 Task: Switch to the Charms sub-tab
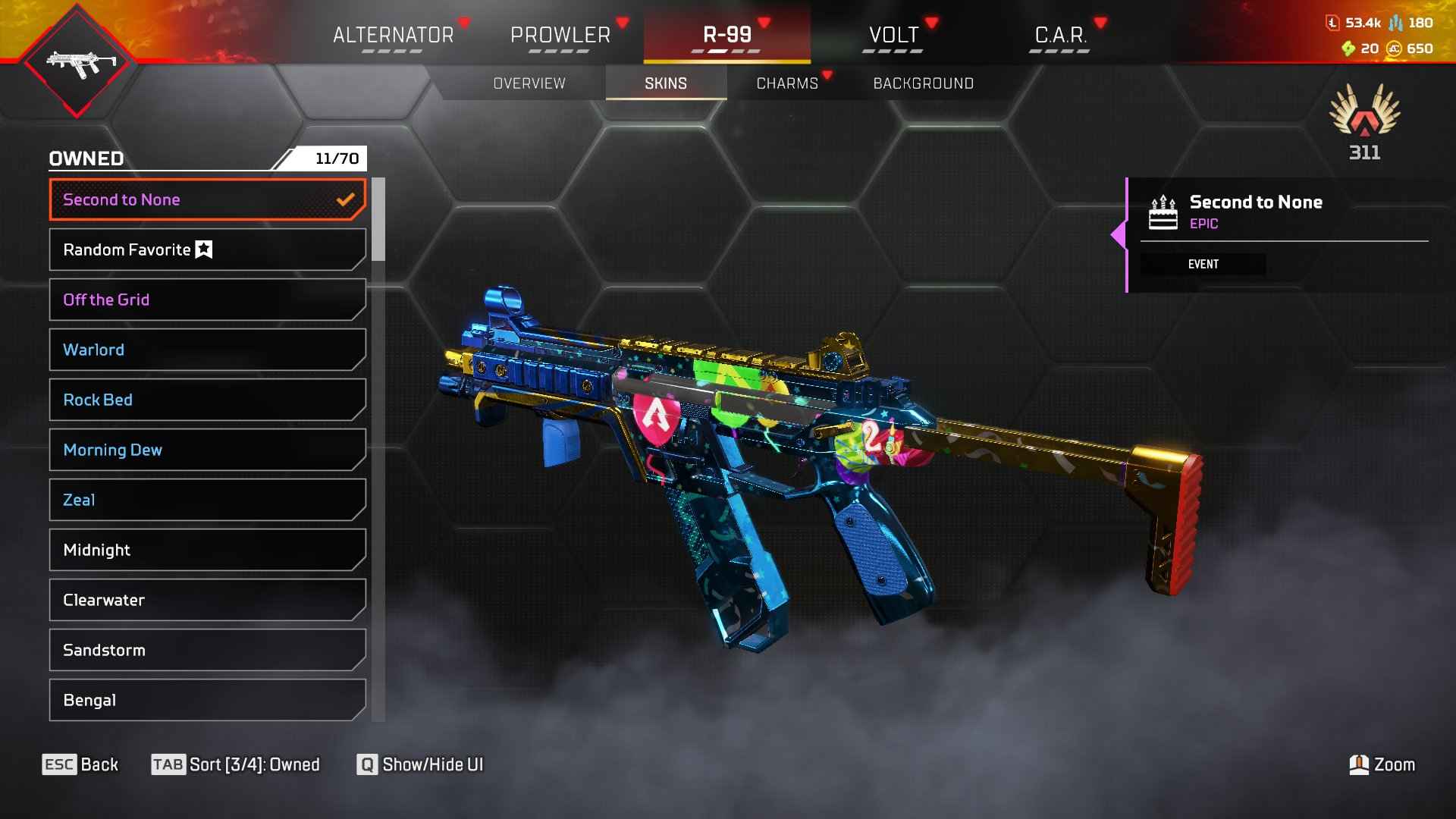tap(787, 83)
